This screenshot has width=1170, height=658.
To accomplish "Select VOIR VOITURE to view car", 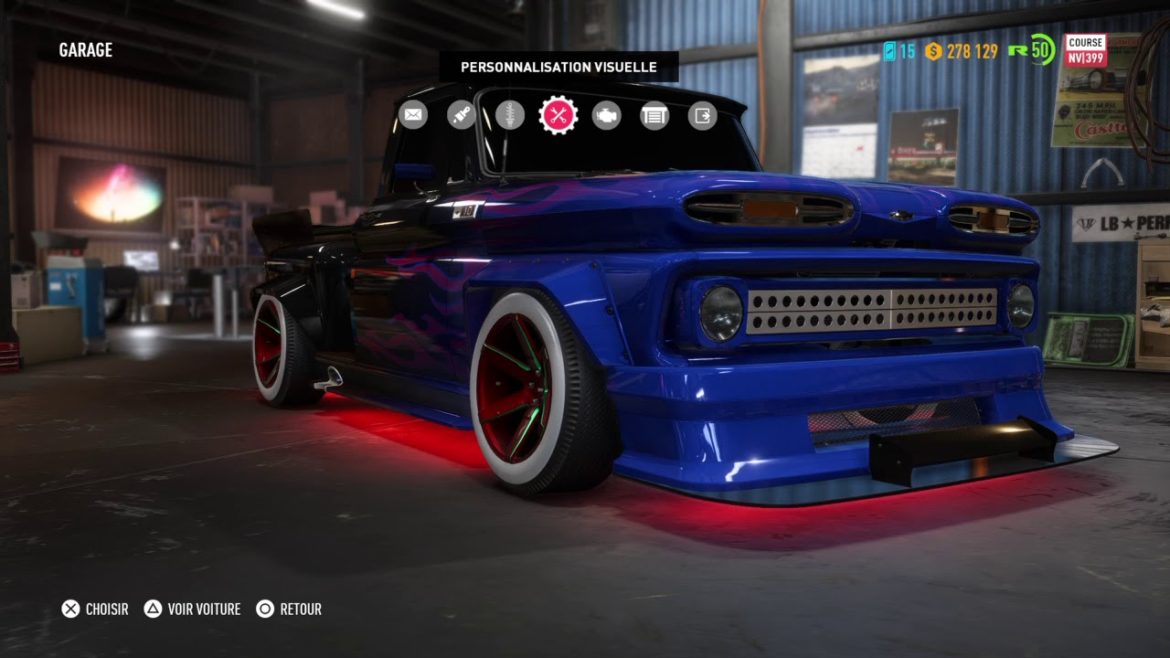I will pyautogui.click(x=192, y=609).
